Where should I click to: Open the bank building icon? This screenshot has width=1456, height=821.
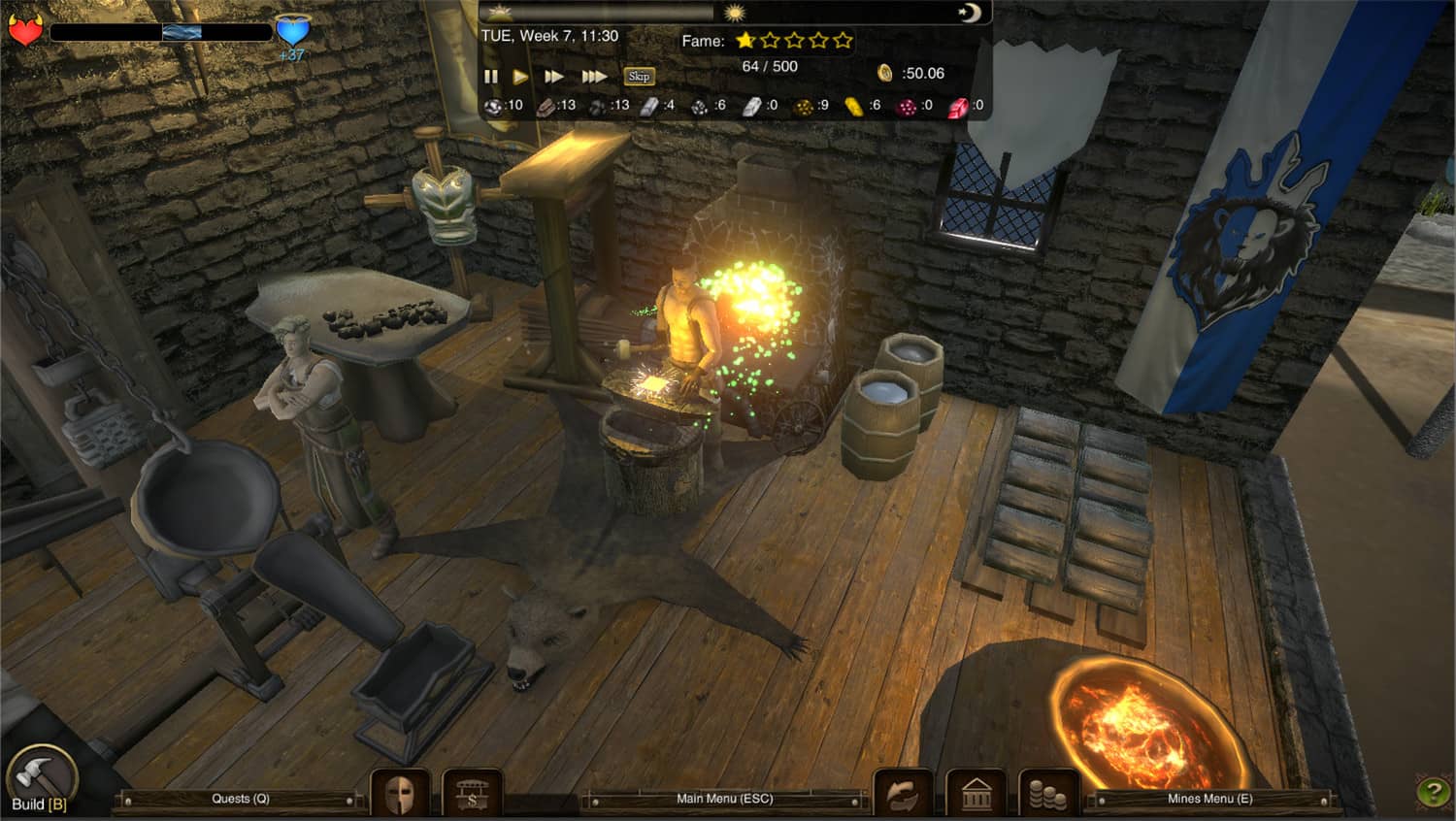[x=976, y=793]
